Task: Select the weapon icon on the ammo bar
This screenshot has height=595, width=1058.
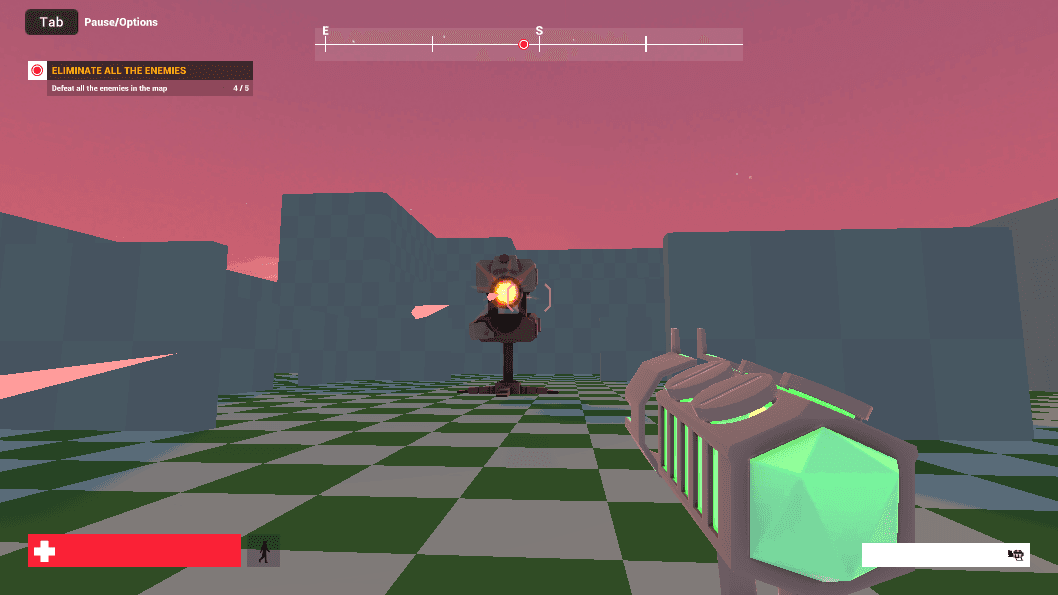Action: [1017, 555]
